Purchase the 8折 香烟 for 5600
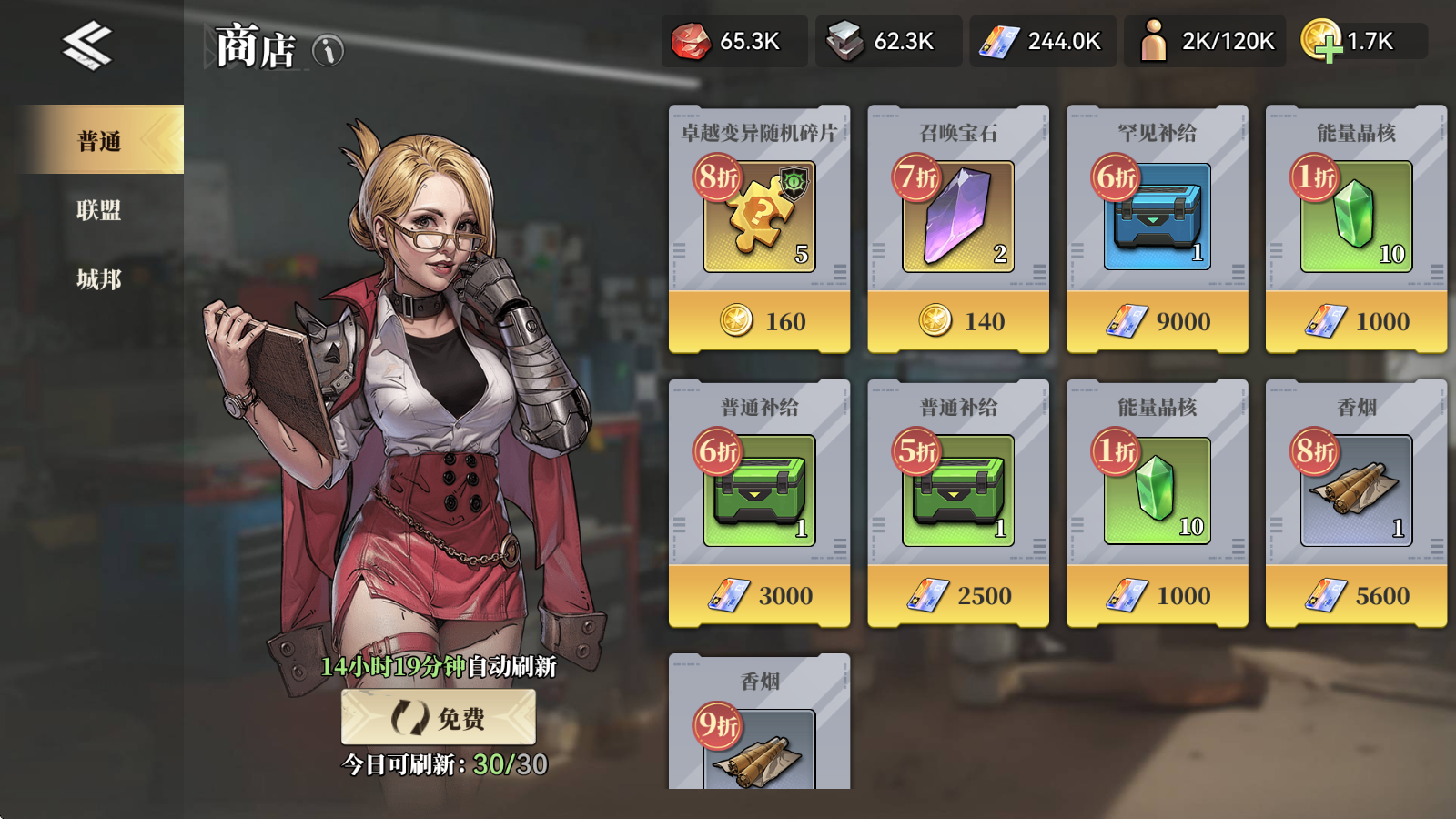This screenshot has height=819, width=1456. tap(1356, 595)
